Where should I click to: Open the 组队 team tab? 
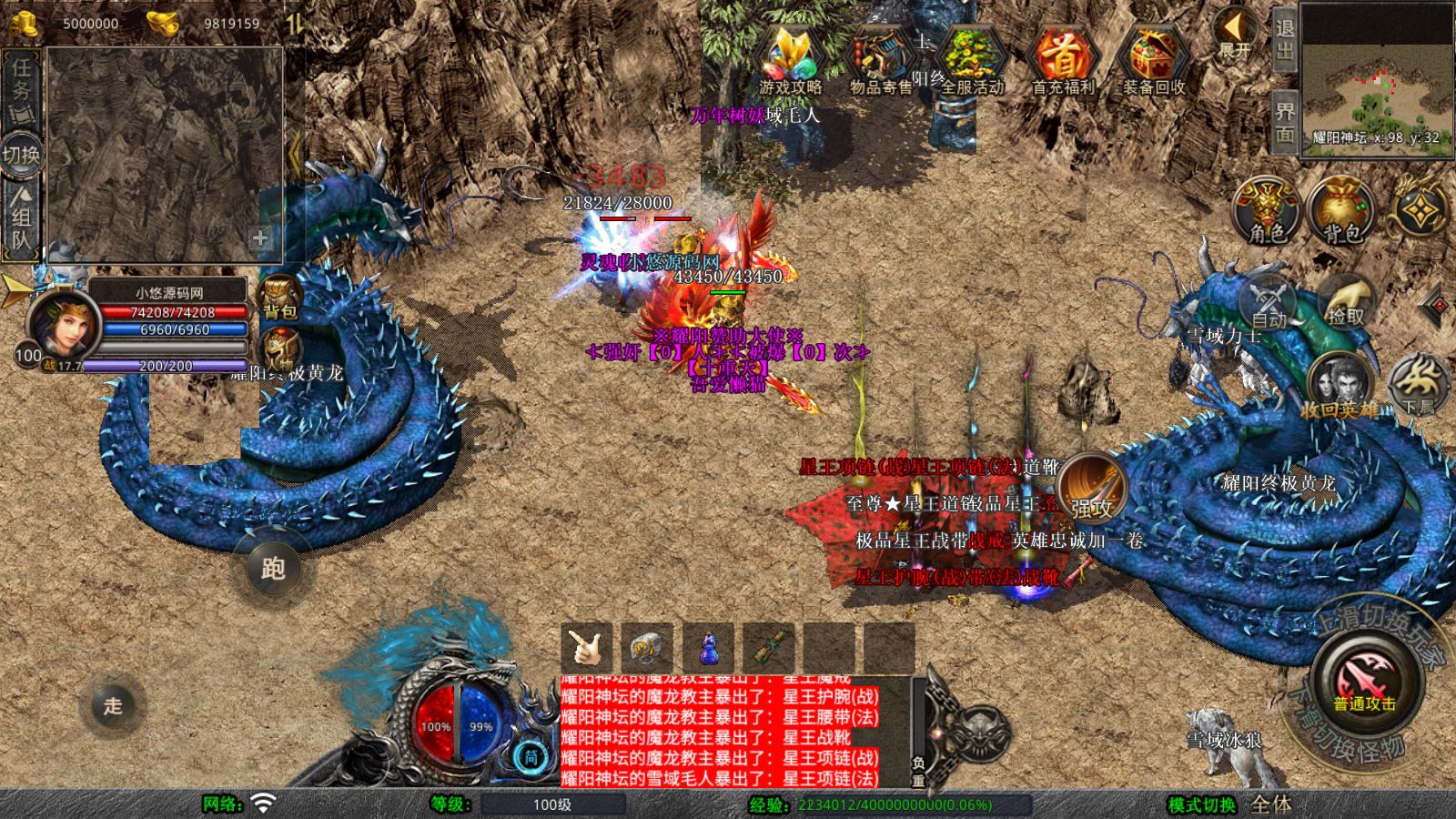tap(21, 217)
